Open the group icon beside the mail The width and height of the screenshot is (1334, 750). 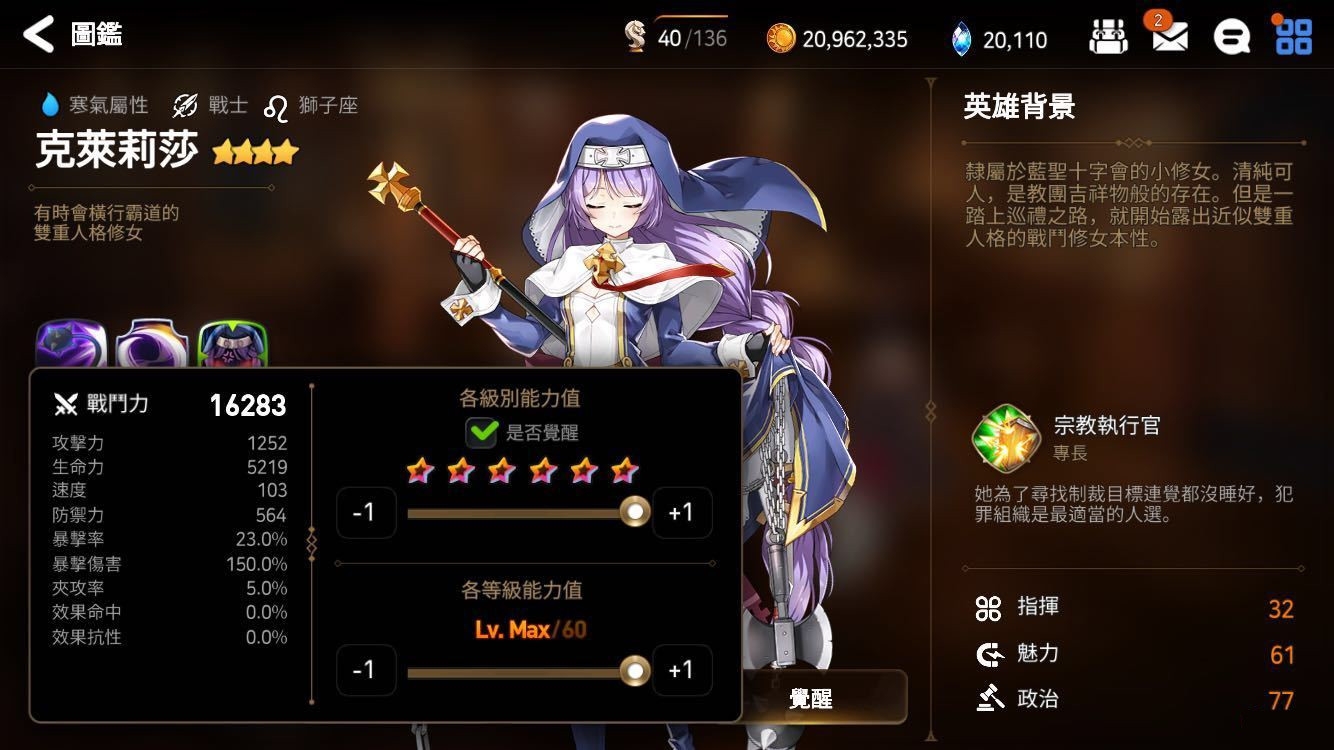1108,38
